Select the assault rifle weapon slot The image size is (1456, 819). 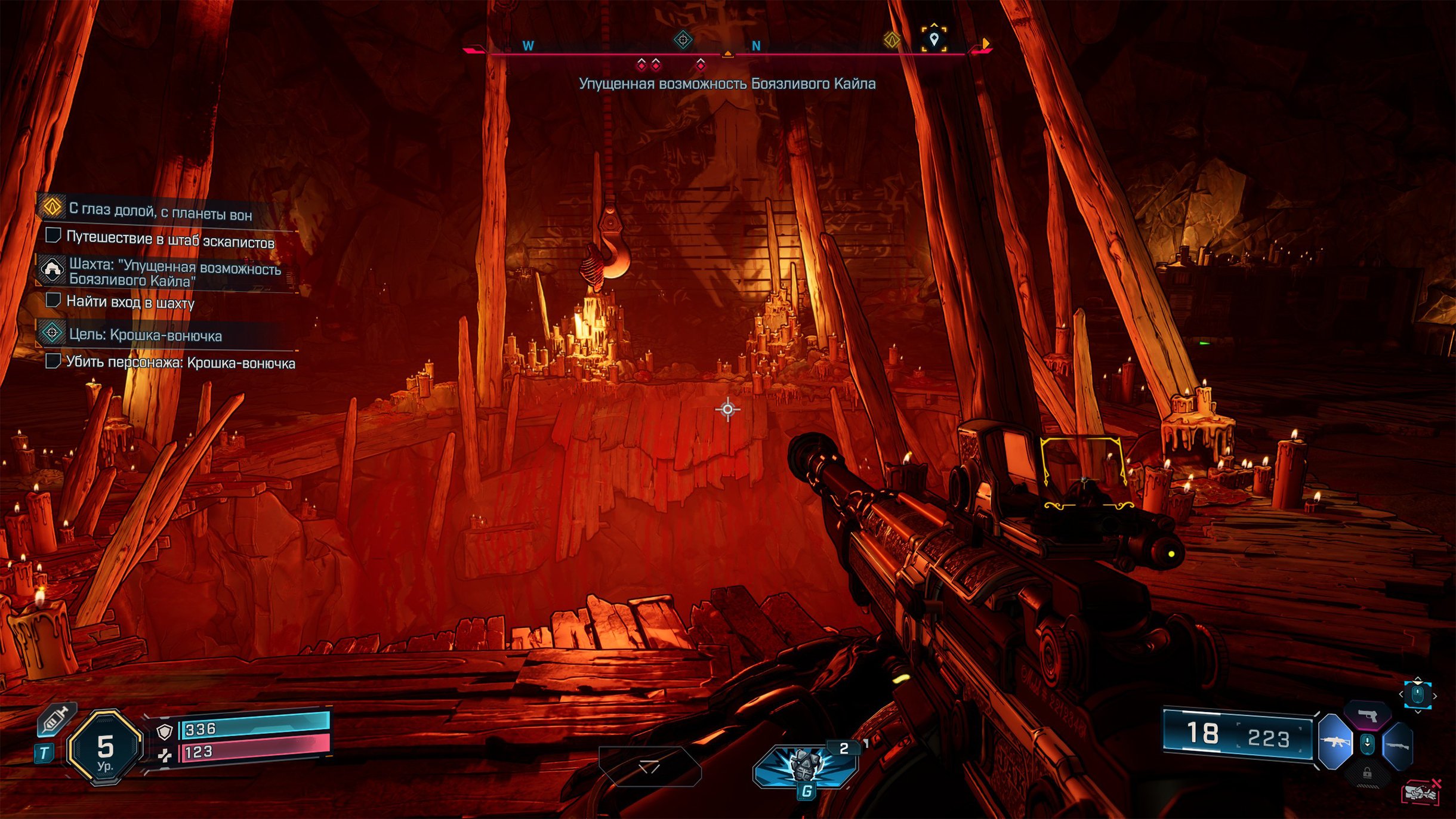coord(1334,743)
